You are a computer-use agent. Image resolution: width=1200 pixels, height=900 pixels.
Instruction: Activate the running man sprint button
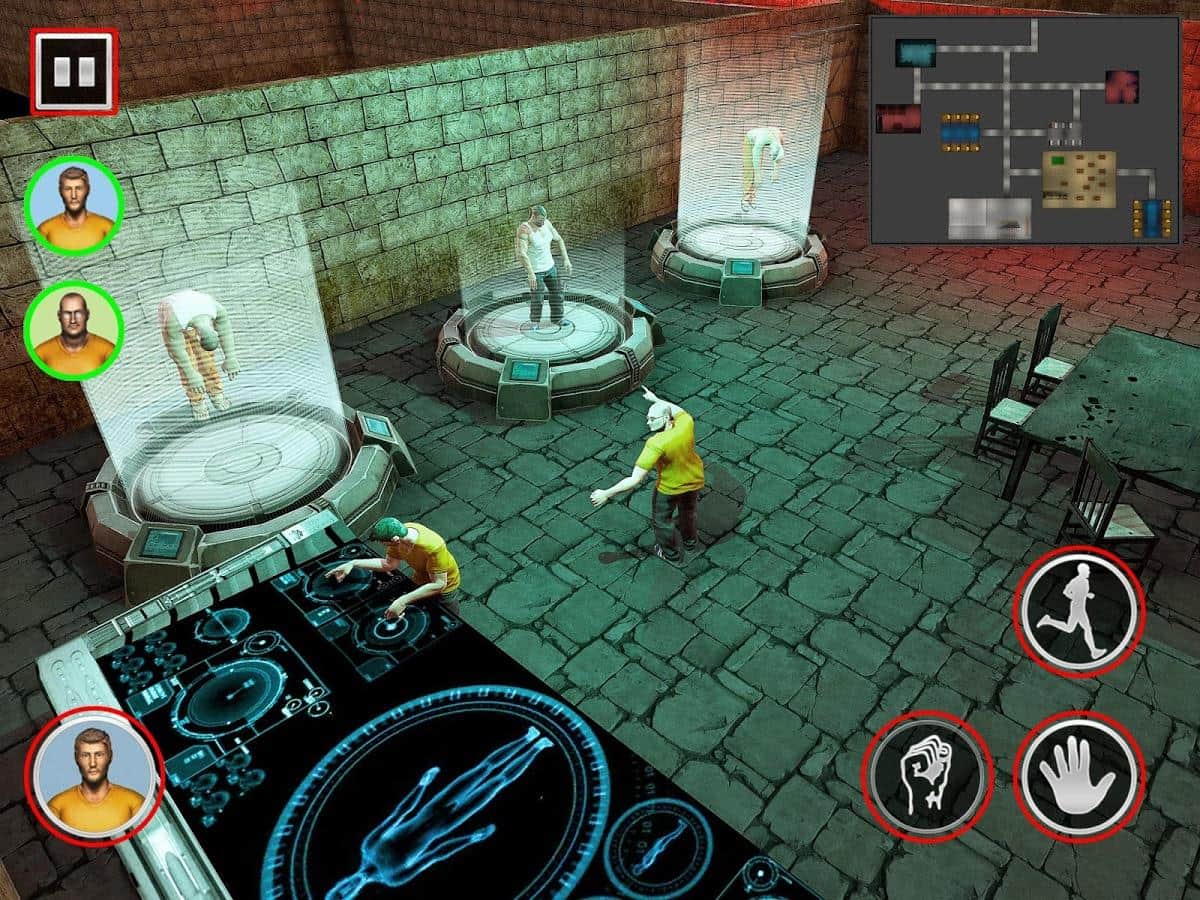(x=1078, y=609)
